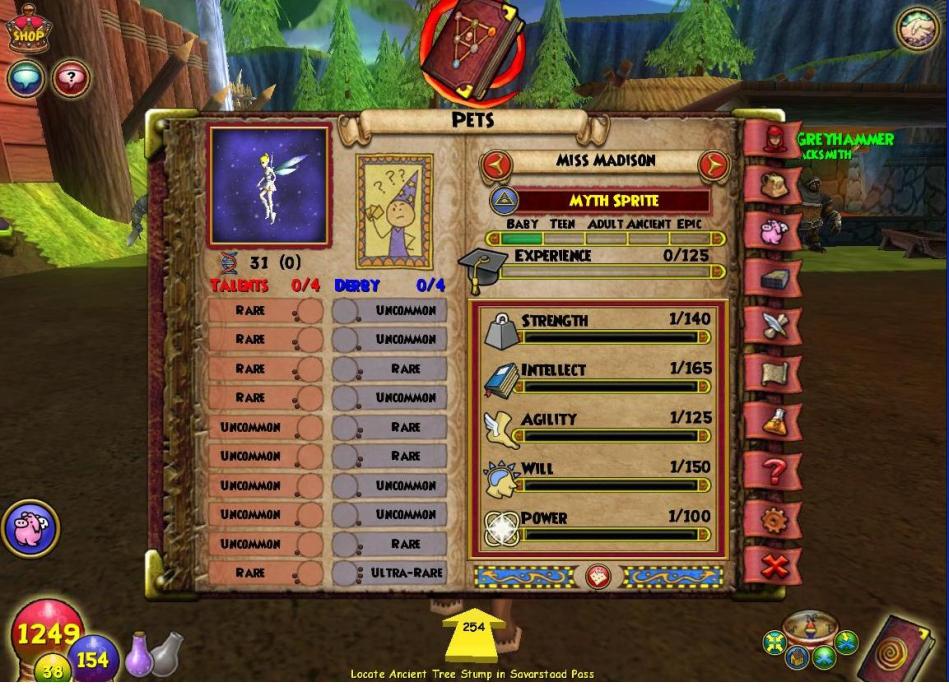The height and width of the screenshot is (696, 949).
Task: Open the chat speech bubble menu
Action: (25, 79)
